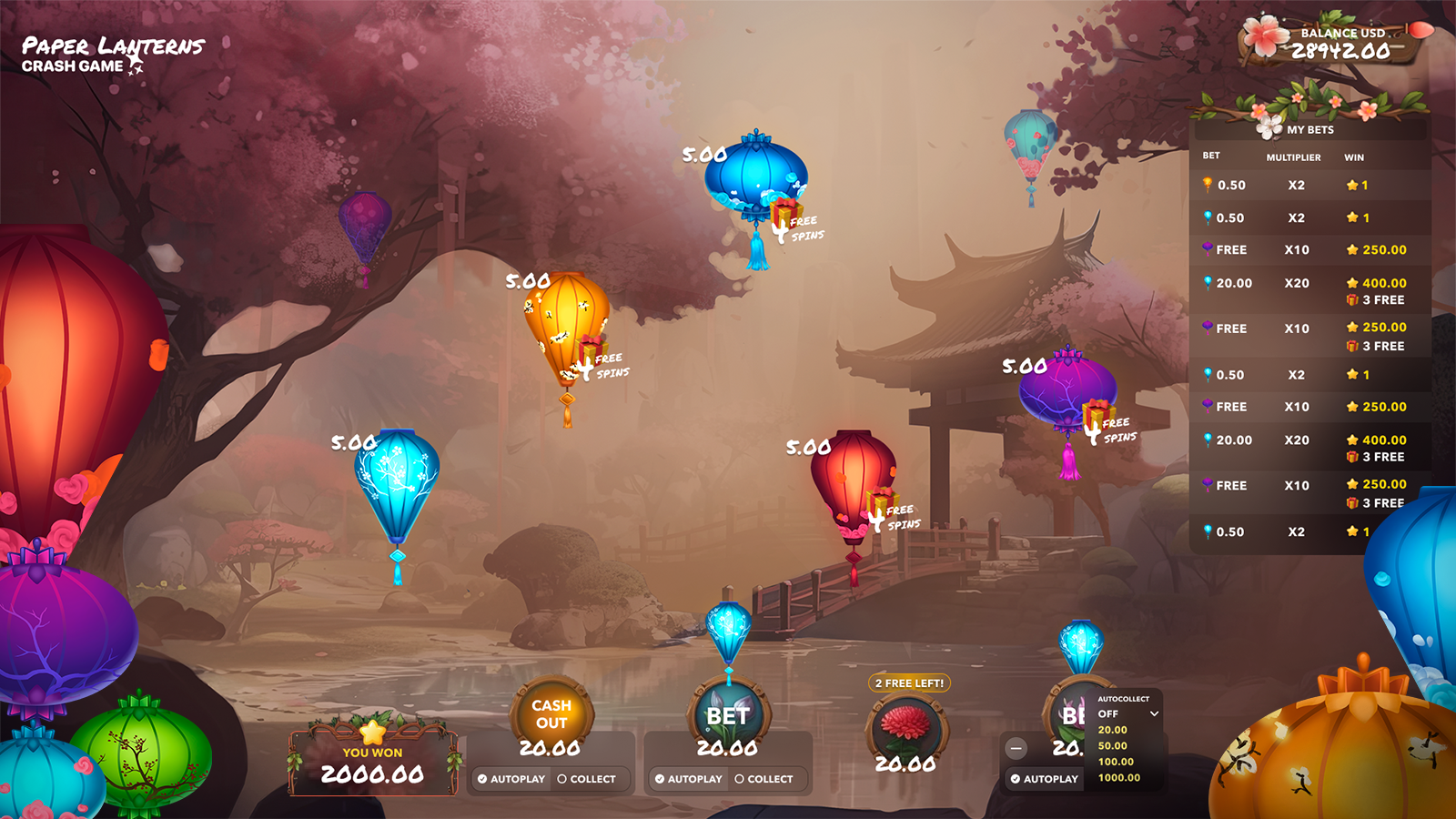The width and height of the screenshot is (1456, 819).
Task: Set Autocollect to 20.00 in the dropdown
Action: point(1113,730)
